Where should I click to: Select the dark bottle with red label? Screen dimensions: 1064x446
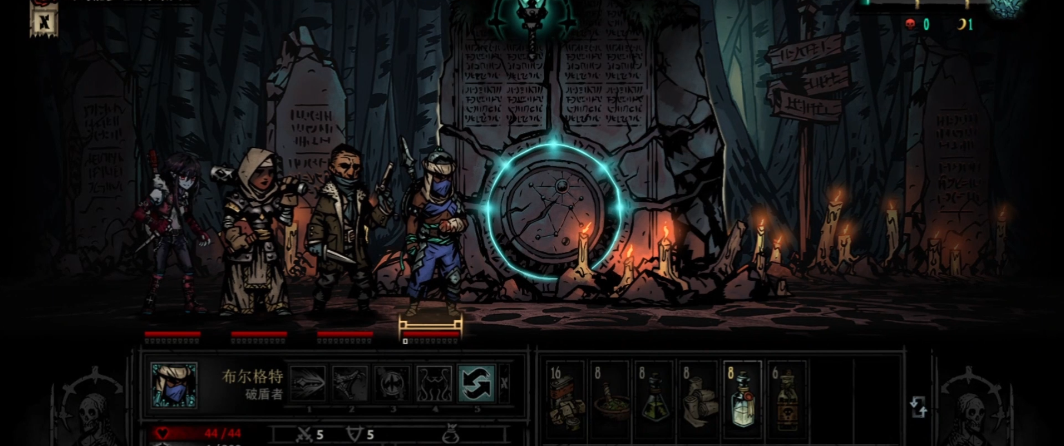(x=786, y=396)
